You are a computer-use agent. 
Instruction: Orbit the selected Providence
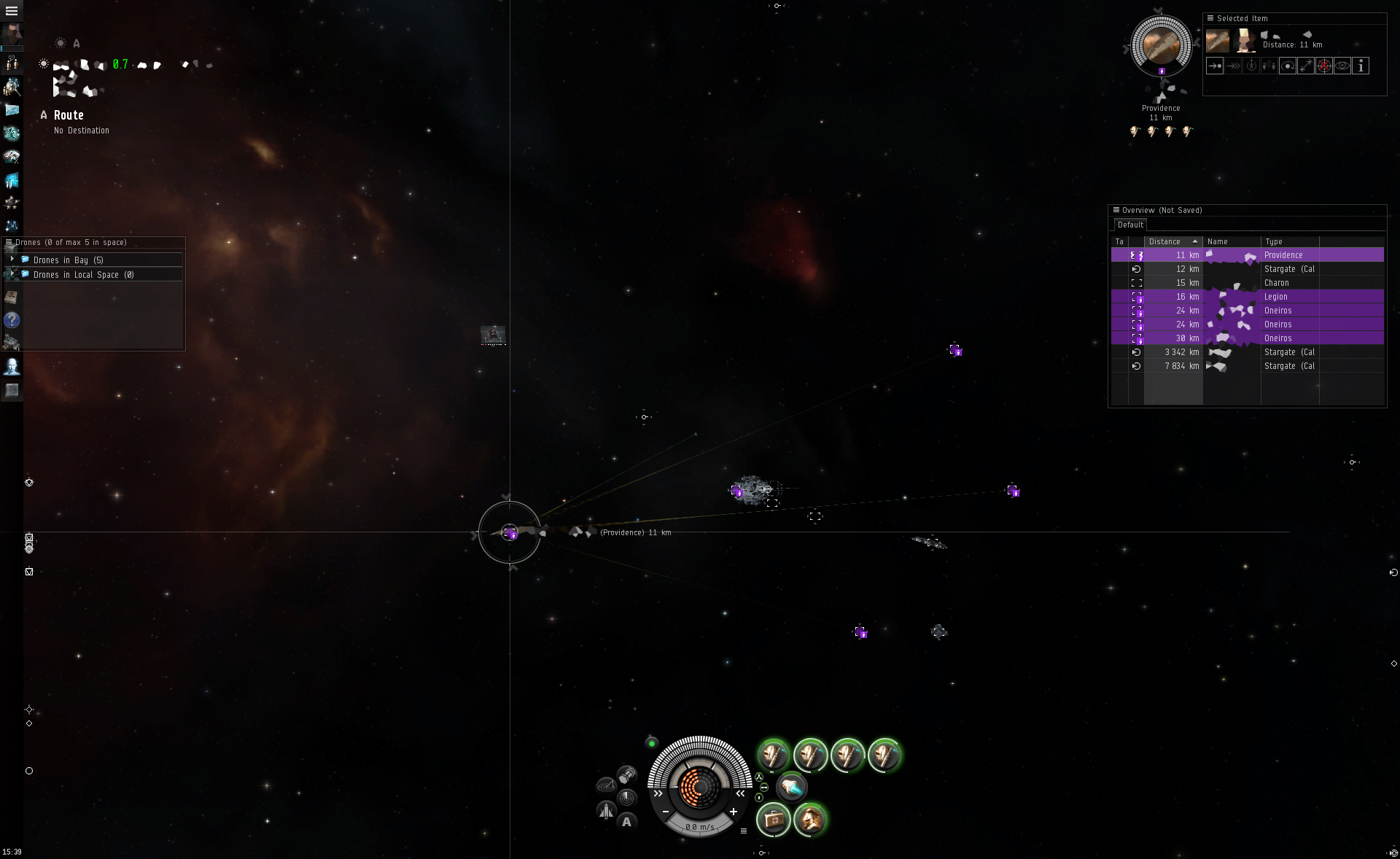[x=1288, y=66]
